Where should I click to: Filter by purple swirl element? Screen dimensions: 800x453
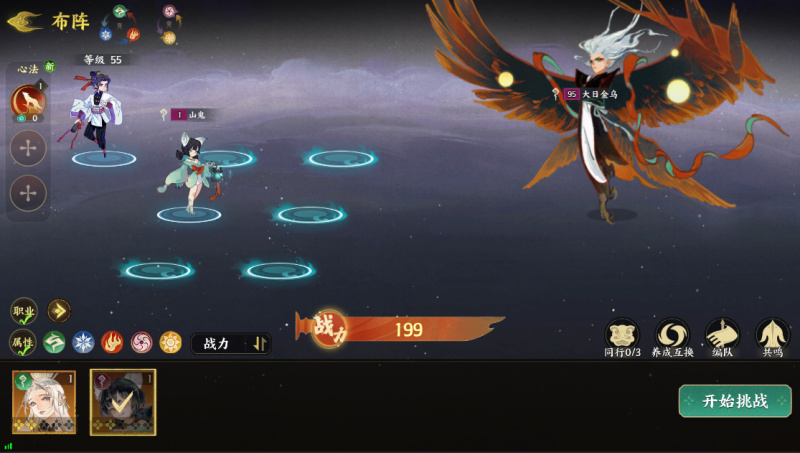click(142, 343)
